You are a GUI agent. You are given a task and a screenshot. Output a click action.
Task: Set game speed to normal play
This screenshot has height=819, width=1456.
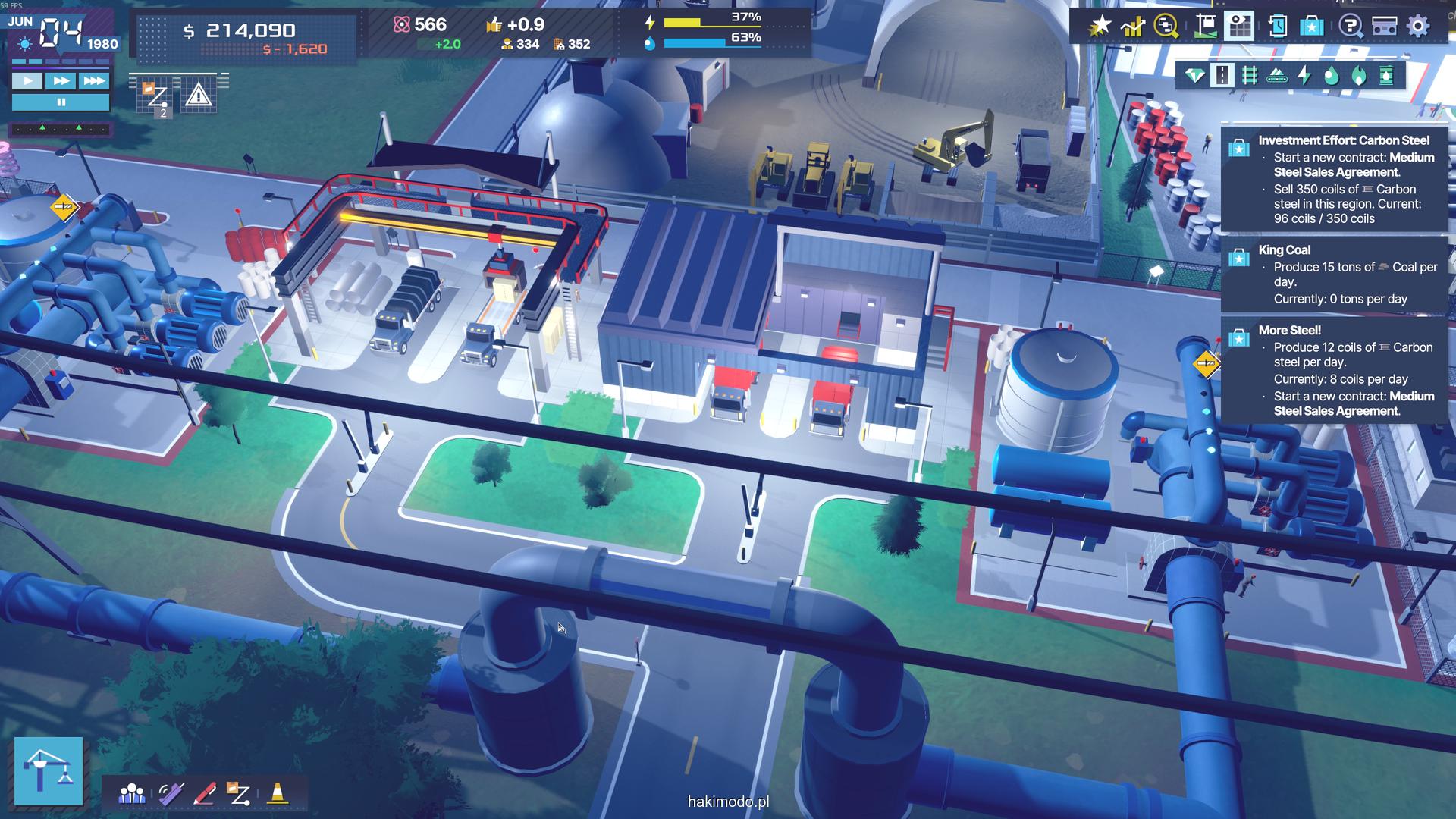click(x=27, y=81)
